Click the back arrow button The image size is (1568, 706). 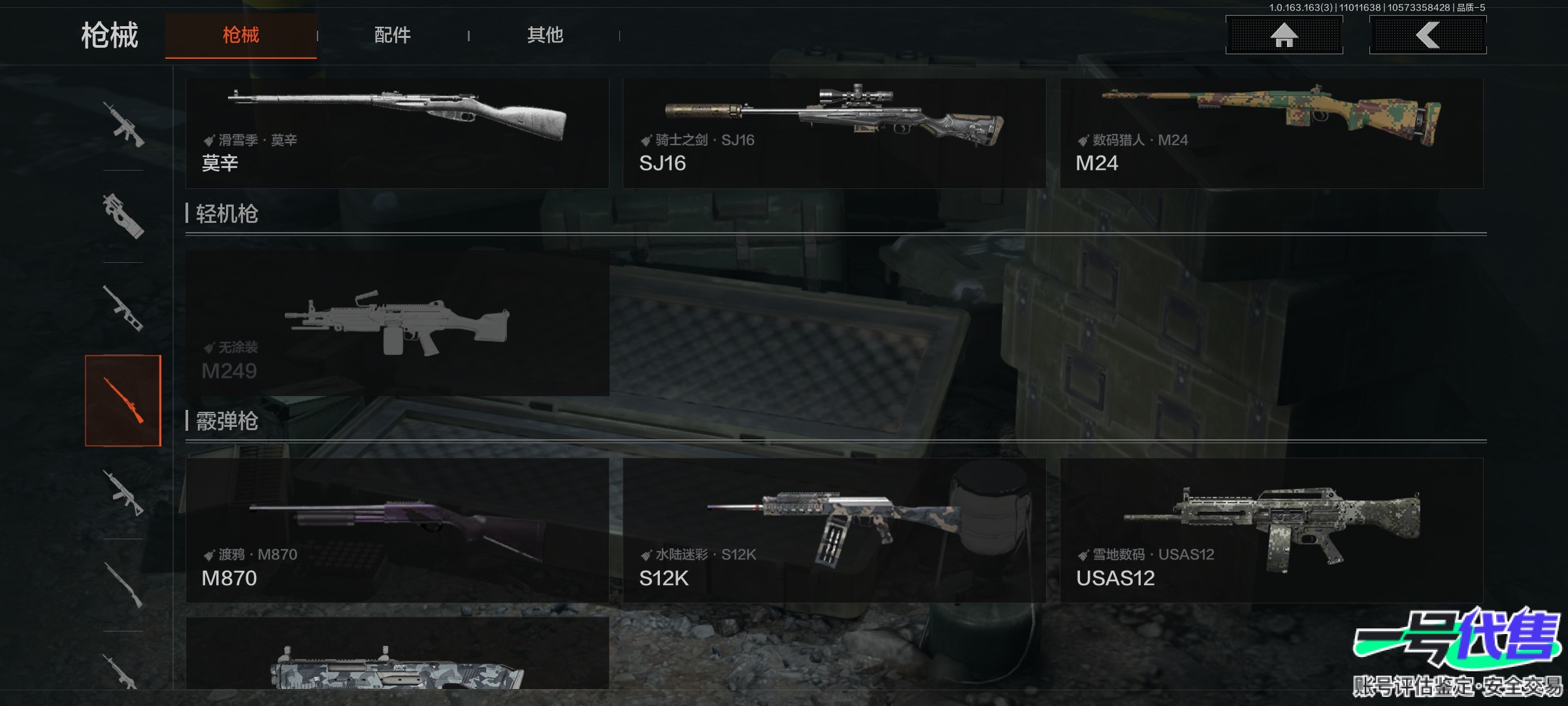click(x=1428, y=35)
